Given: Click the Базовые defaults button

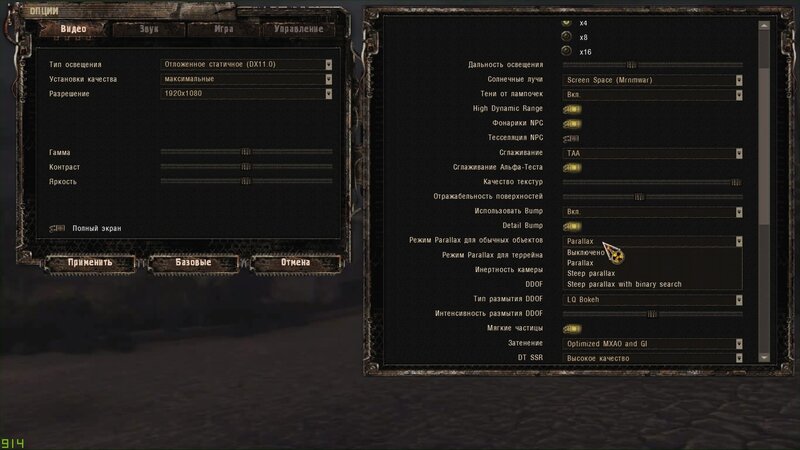Looking at the screenshot, I should (x=194, y=262).
